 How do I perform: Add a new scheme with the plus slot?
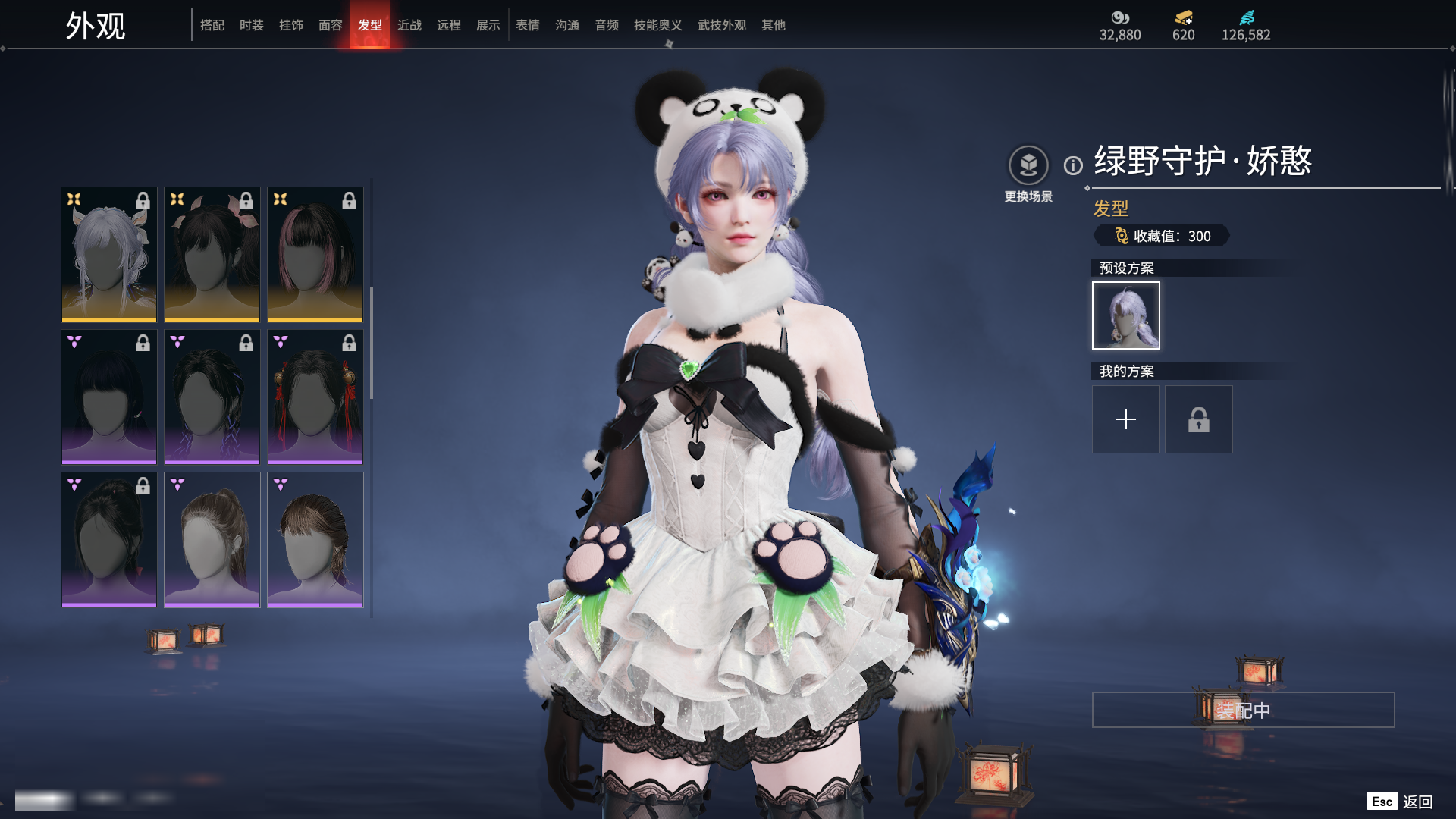coord(1125,419)
